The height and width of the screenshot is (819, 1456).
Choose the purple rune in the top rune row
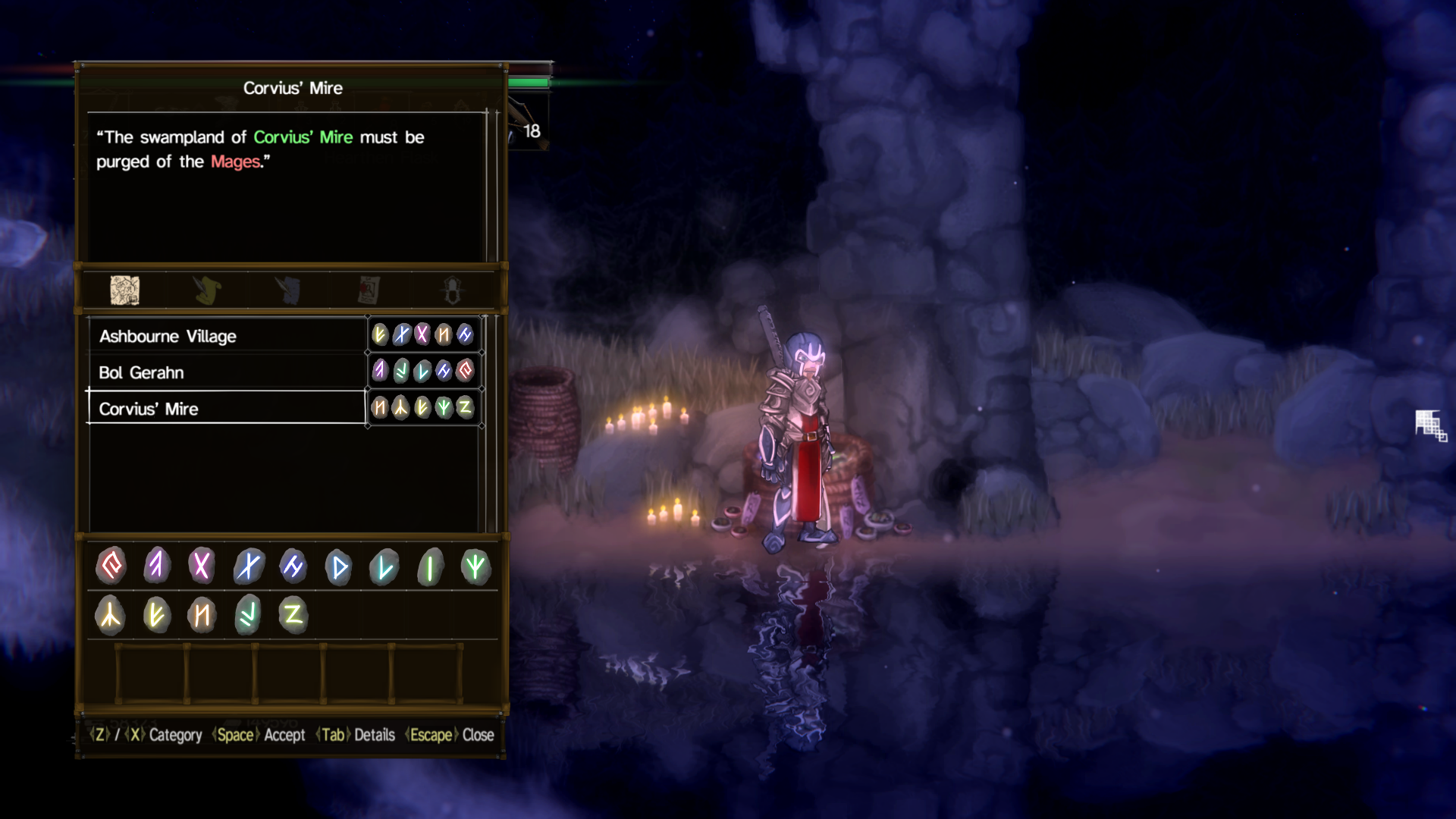tap(157, 566)
